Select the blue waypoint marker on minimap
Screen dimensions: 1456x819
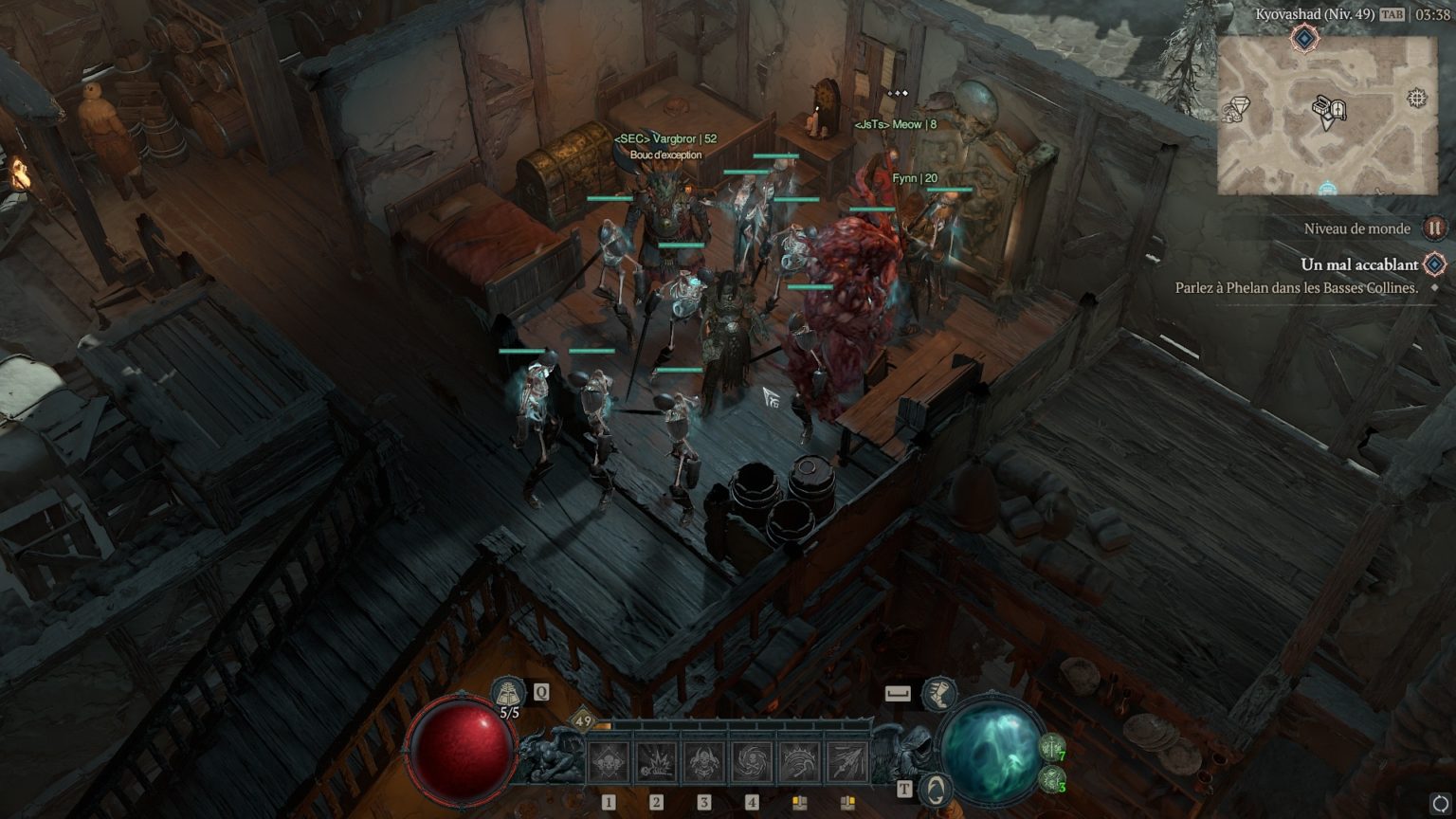point(1327,189)
